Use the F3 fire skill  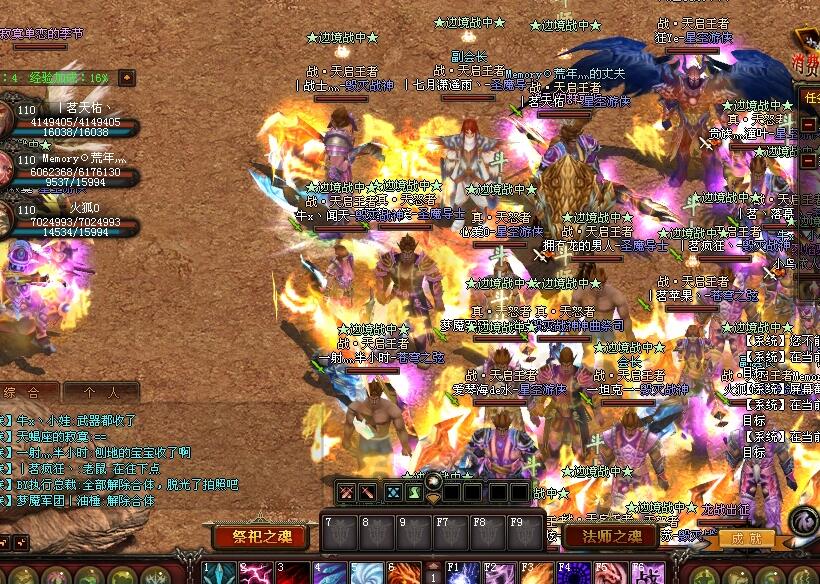(x=534, y=574)
